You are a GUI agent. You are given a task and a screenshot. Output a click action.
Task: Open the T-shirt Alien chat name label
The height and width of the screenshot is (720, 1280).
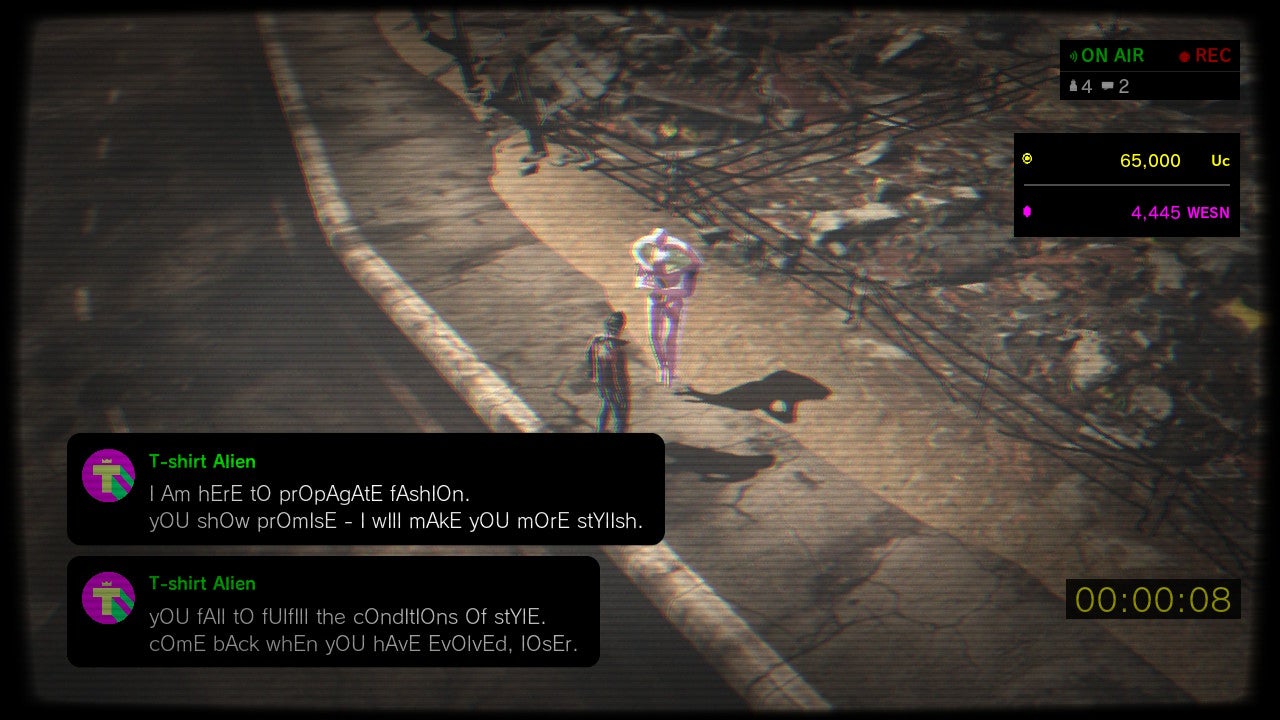point(203,461)
